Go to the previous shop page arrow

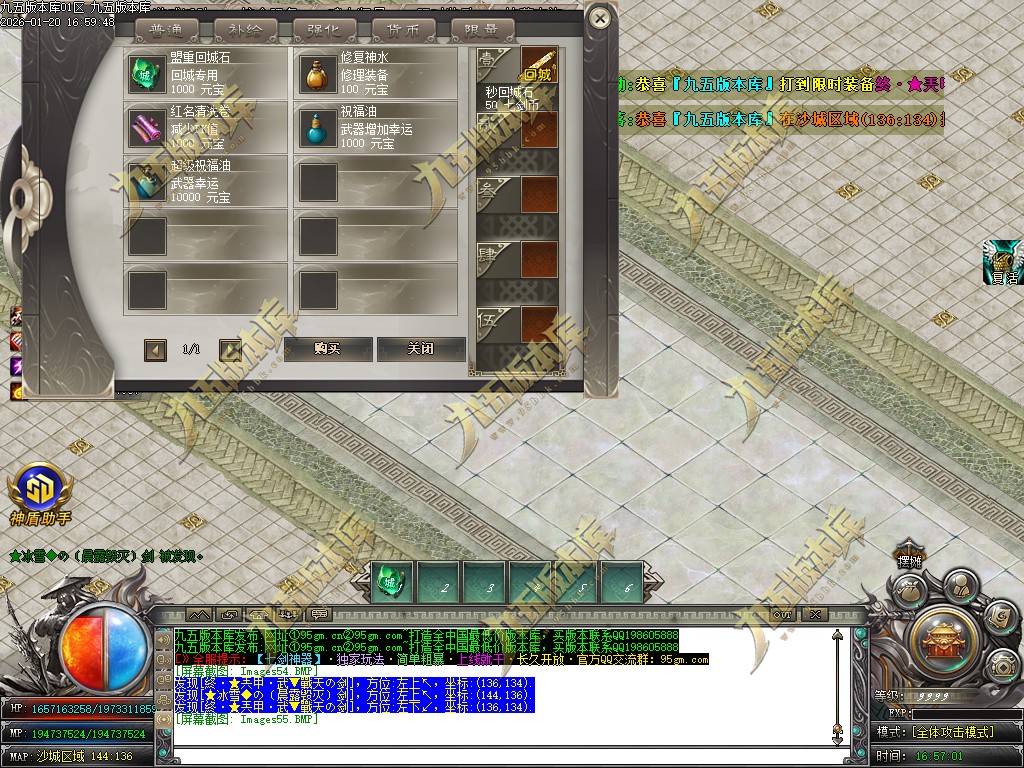[x=155, y=350]
